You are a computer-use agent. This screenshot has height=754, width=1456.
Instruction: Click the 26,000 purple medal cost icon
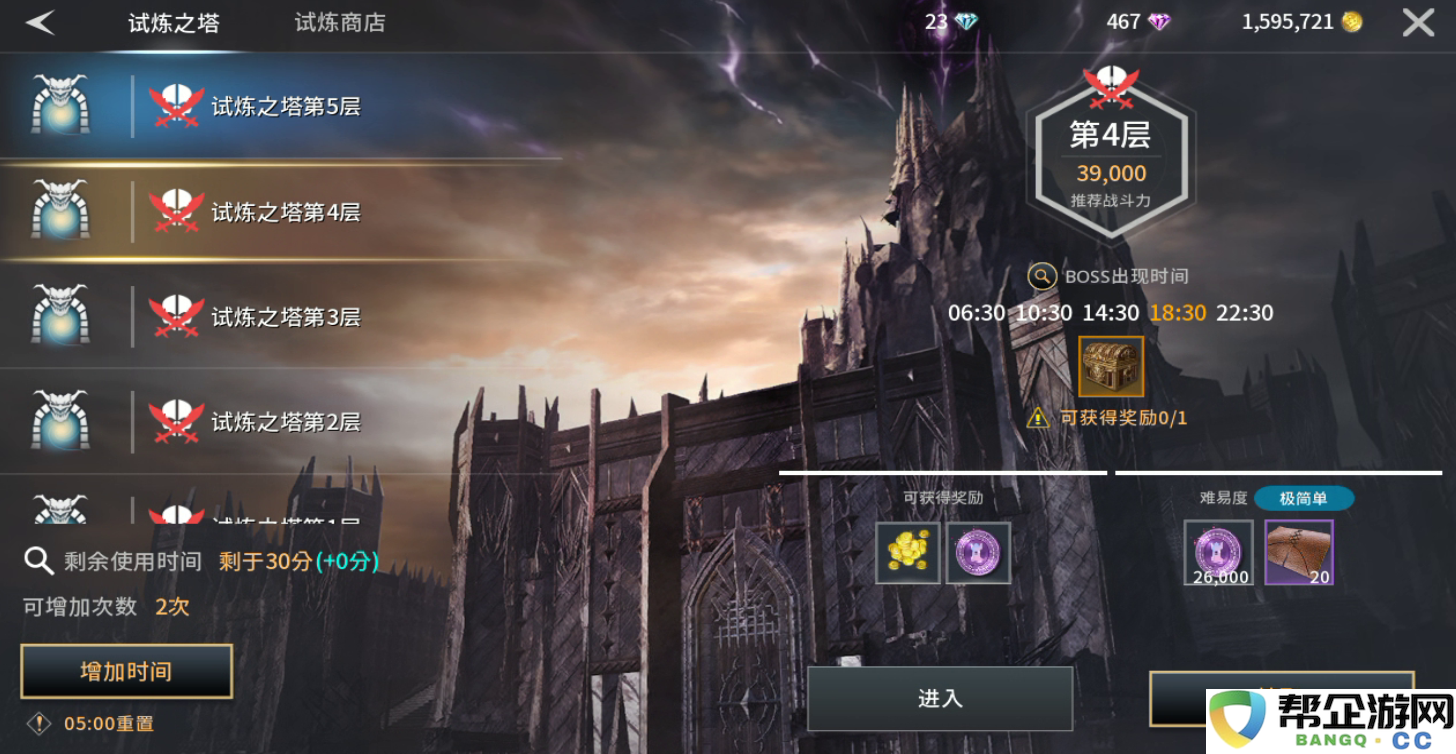pos(1218,550)
